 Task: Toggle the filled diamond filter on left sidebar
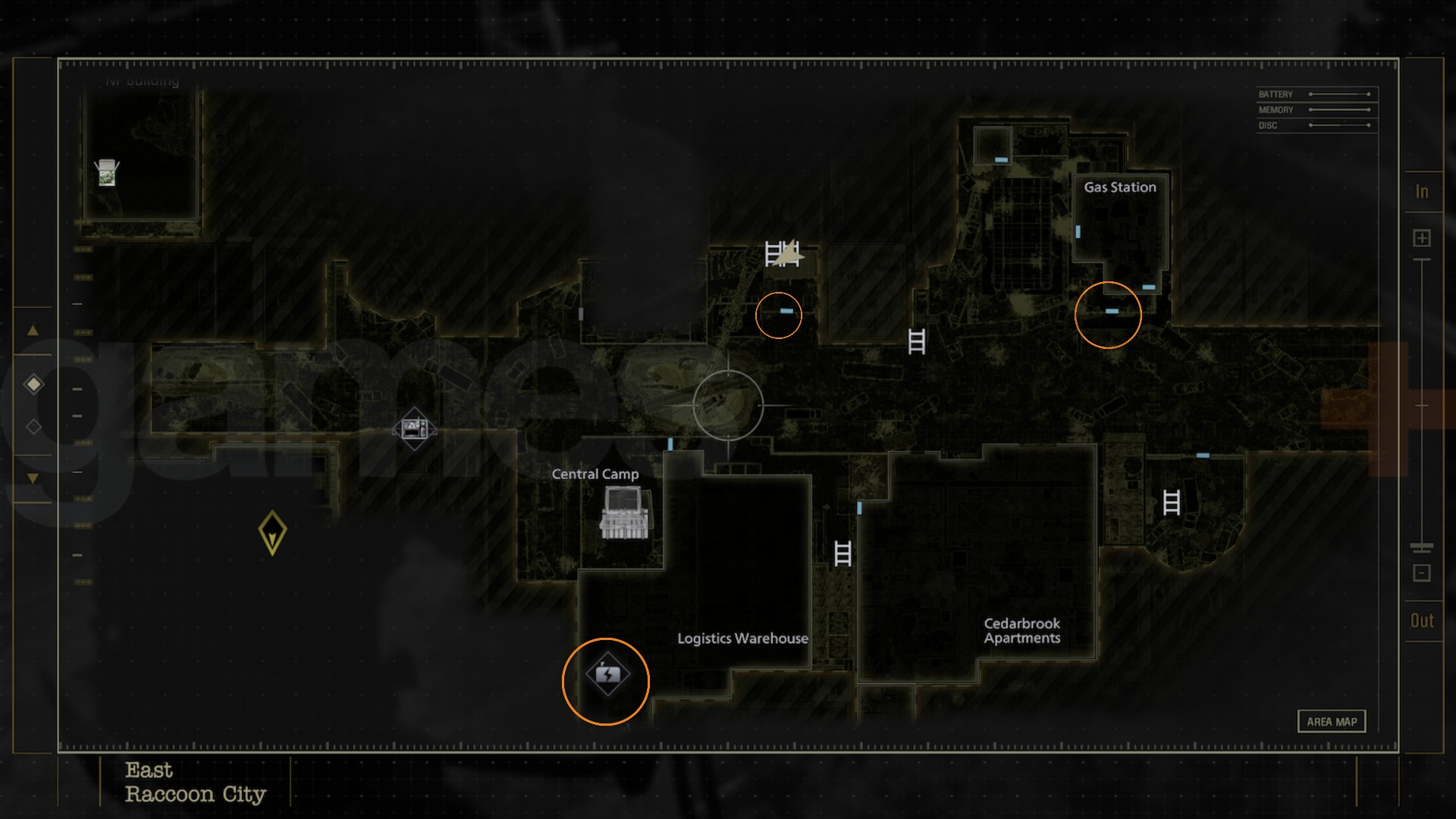click(33, 384)
